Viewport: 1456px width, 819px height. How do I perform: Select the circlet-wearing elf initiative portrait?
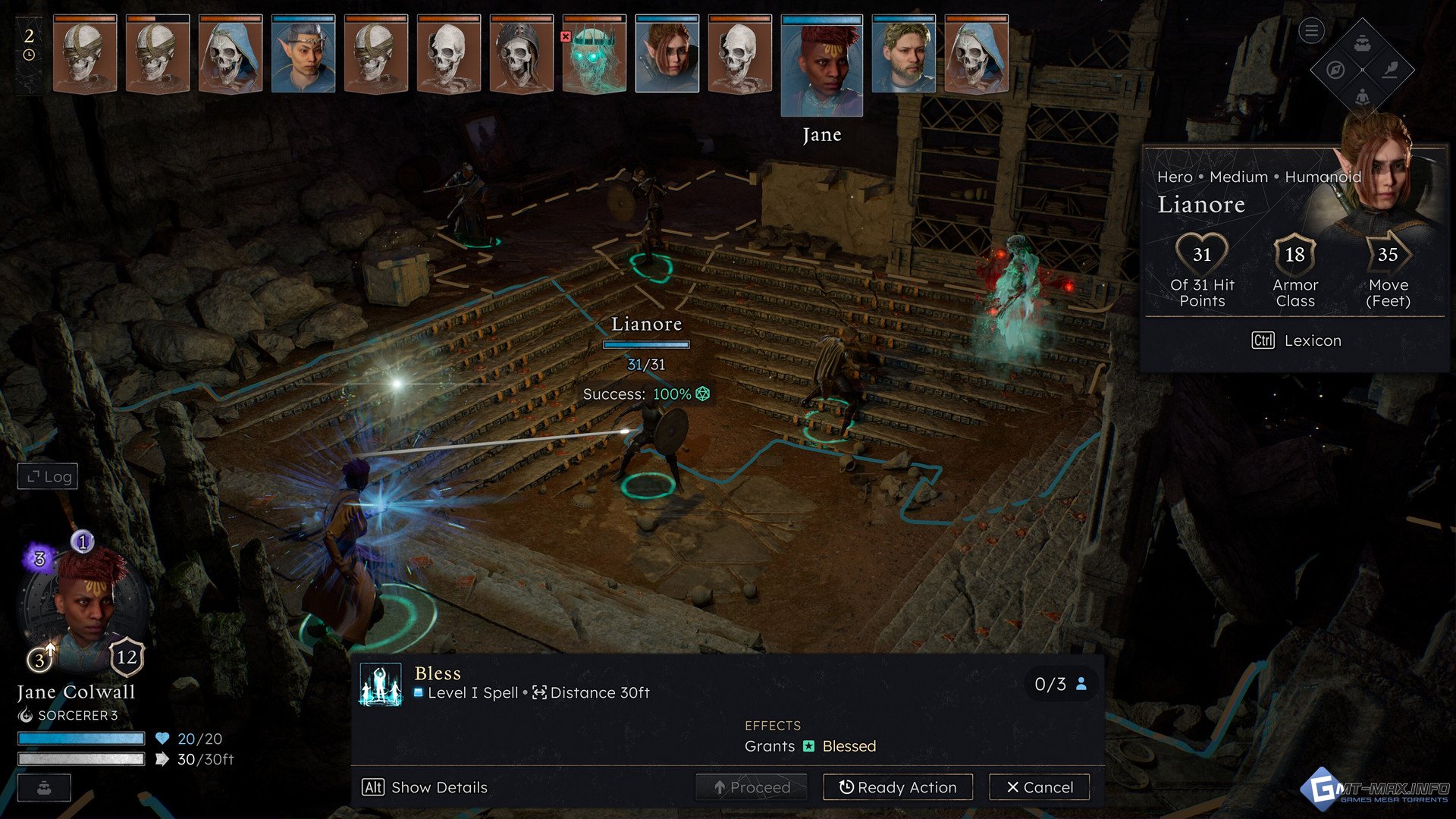coord(303,55)
